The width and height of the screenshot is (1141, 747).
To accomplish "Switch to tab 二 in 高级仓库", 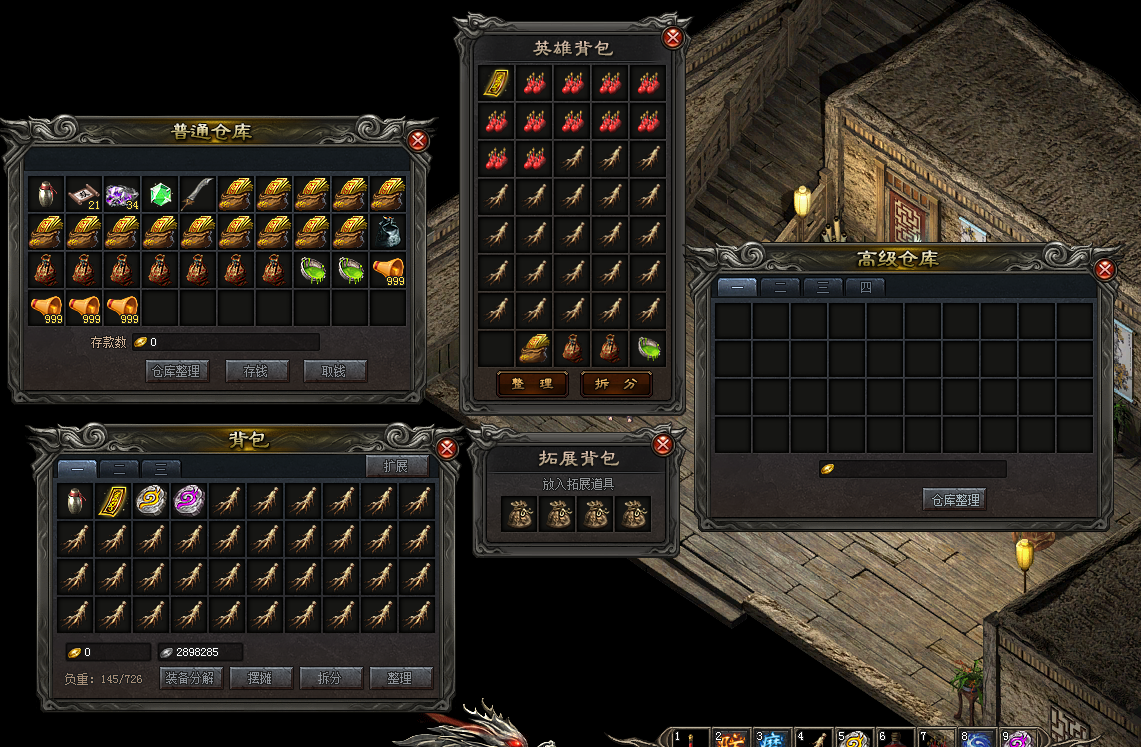I will click(x=779, y=287).
